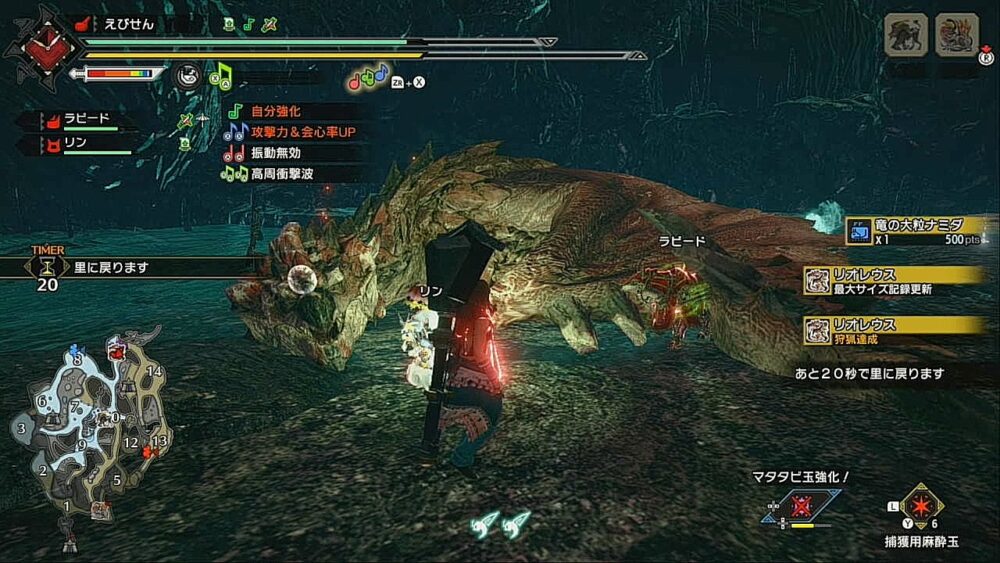Select the 捕獲用麻酔玉 item slot
Viewport: 1000px width, 563px height.
coord(920,506)
